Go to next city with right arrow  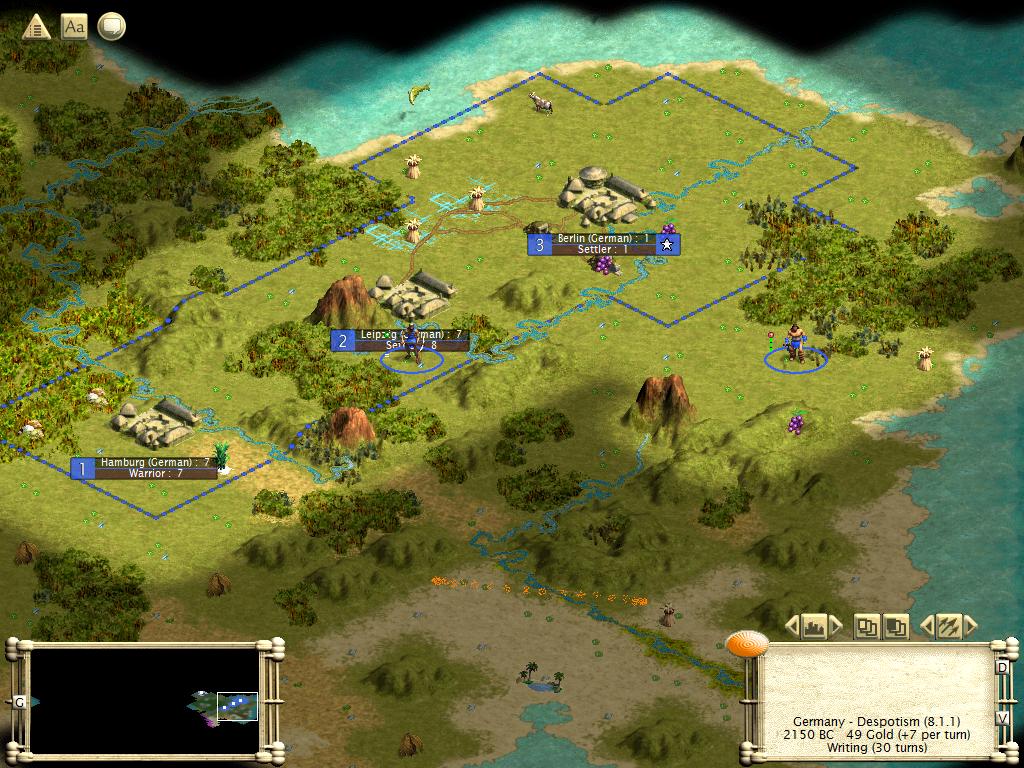tap(836, 627)
